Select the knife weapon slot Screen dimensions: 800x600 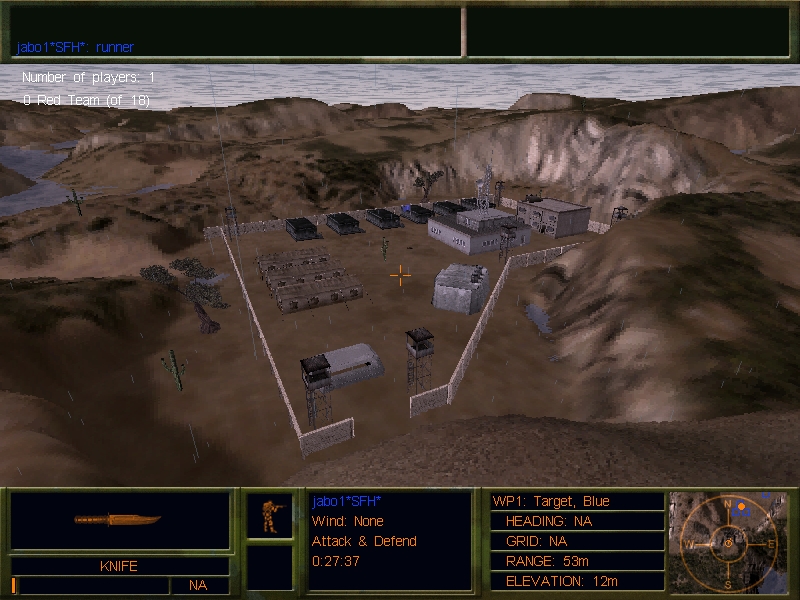pos(120,521)
